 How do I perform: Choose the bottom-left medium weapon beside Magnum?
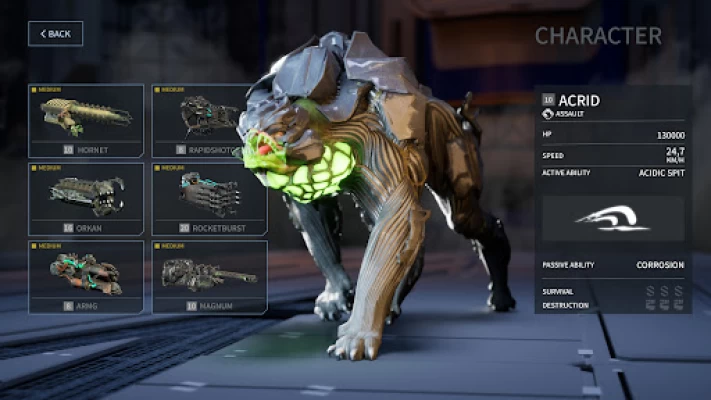(x=86, y=276)
